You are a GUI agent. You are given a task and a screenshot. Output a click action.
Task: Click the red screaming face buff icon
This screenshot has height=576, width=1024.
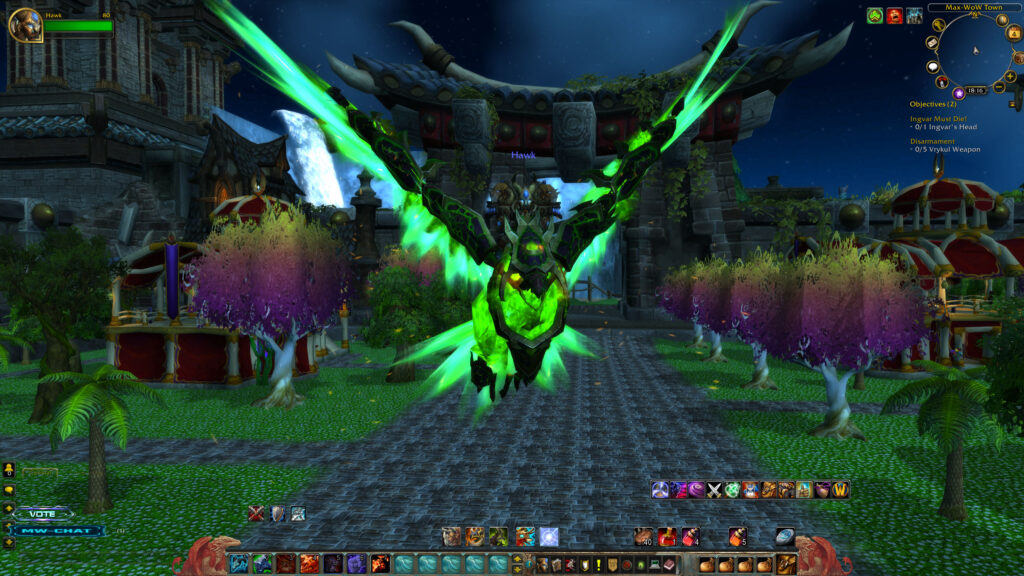tap(894, 16)
